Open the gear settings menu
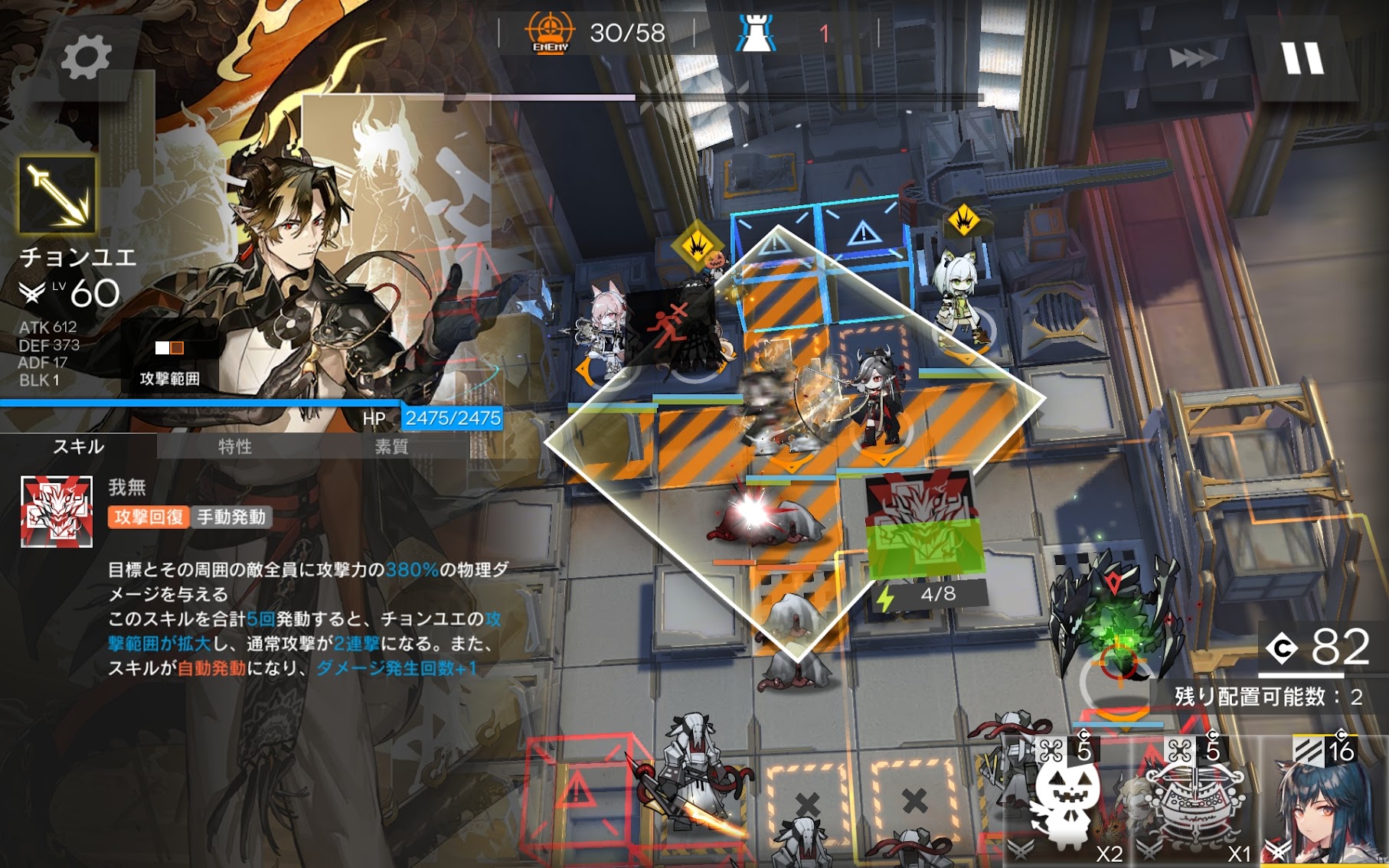 pyautogui.click(x=85, y=57)
